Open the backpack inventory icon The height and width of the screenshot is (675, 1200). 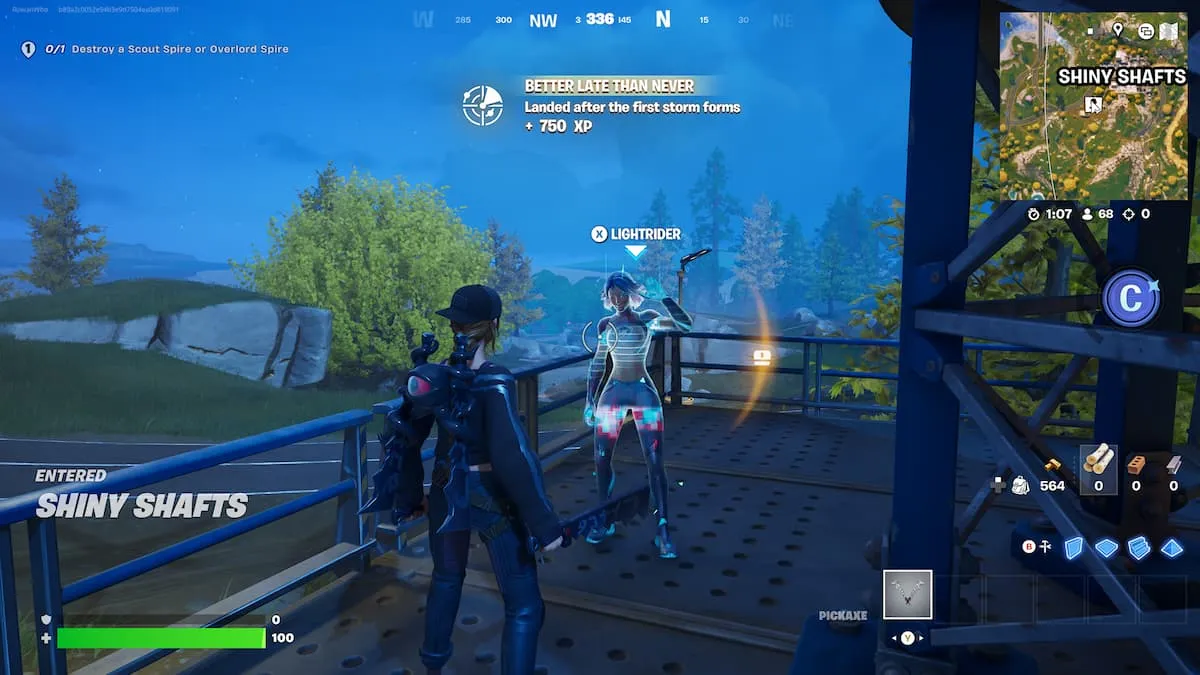[1021, 485]
